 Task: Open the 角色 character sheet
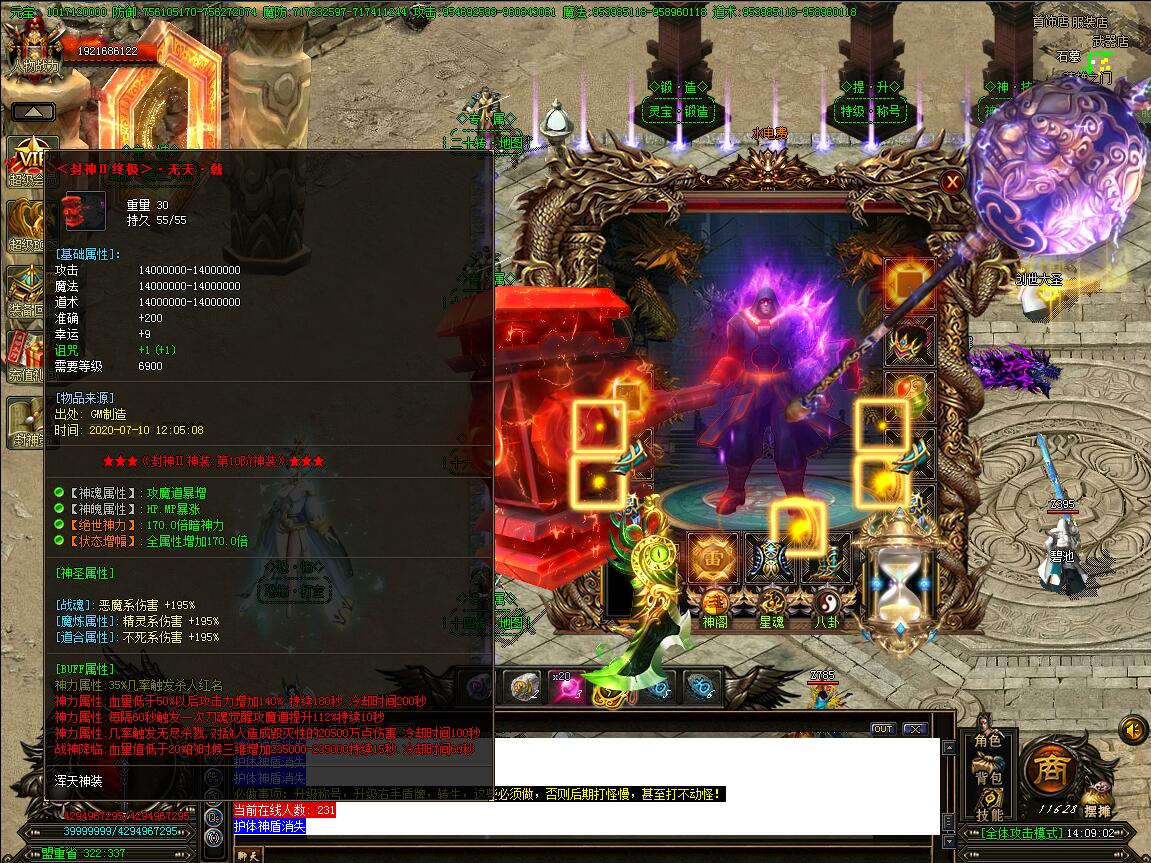[x=987, y=741]
